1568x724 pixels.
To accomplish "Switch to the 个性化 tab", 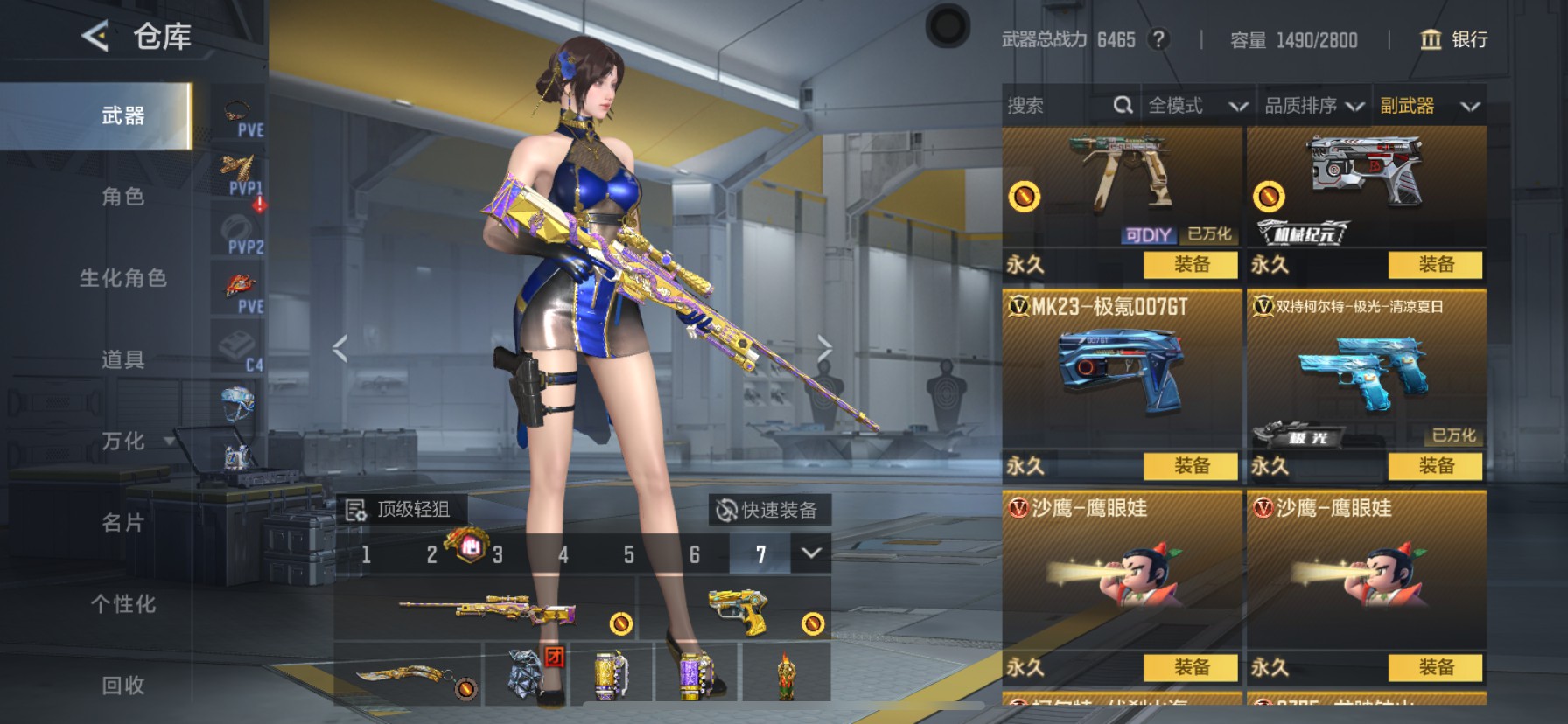I will 122,604.
